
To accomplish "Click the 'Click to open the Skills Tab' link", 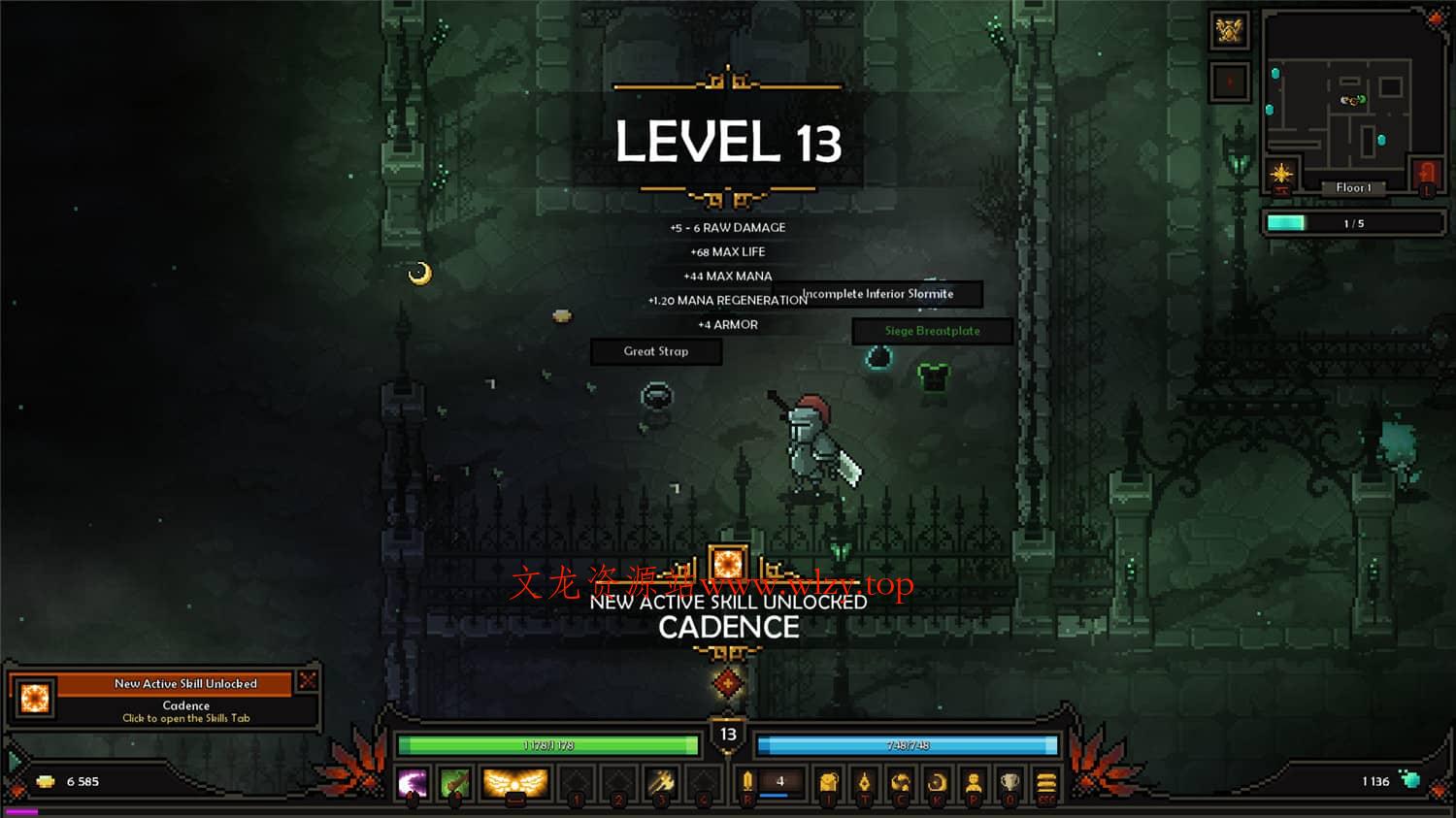I will (185, 718).
